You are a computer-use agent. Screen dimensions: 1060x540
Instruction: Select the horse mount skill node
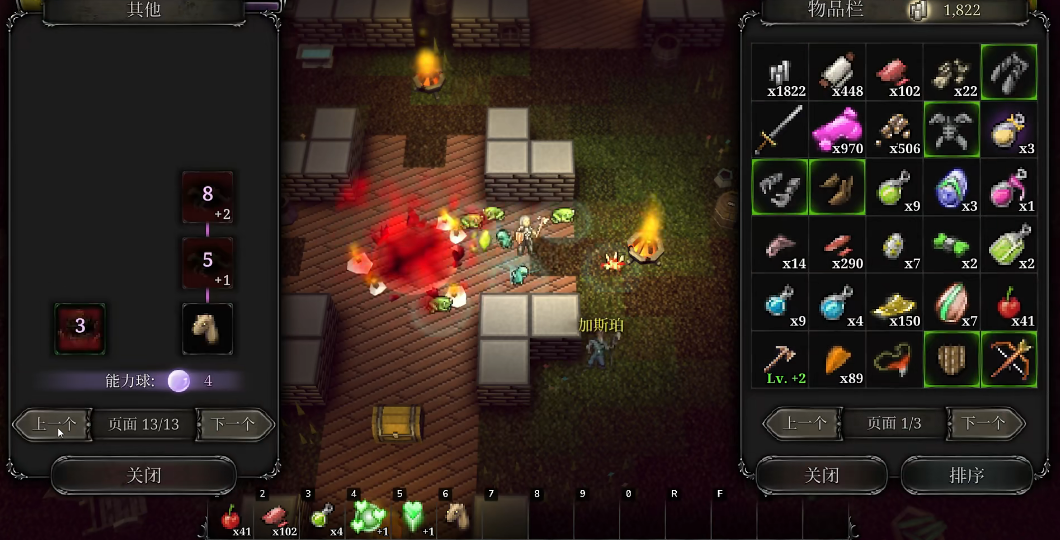[207, 329]
